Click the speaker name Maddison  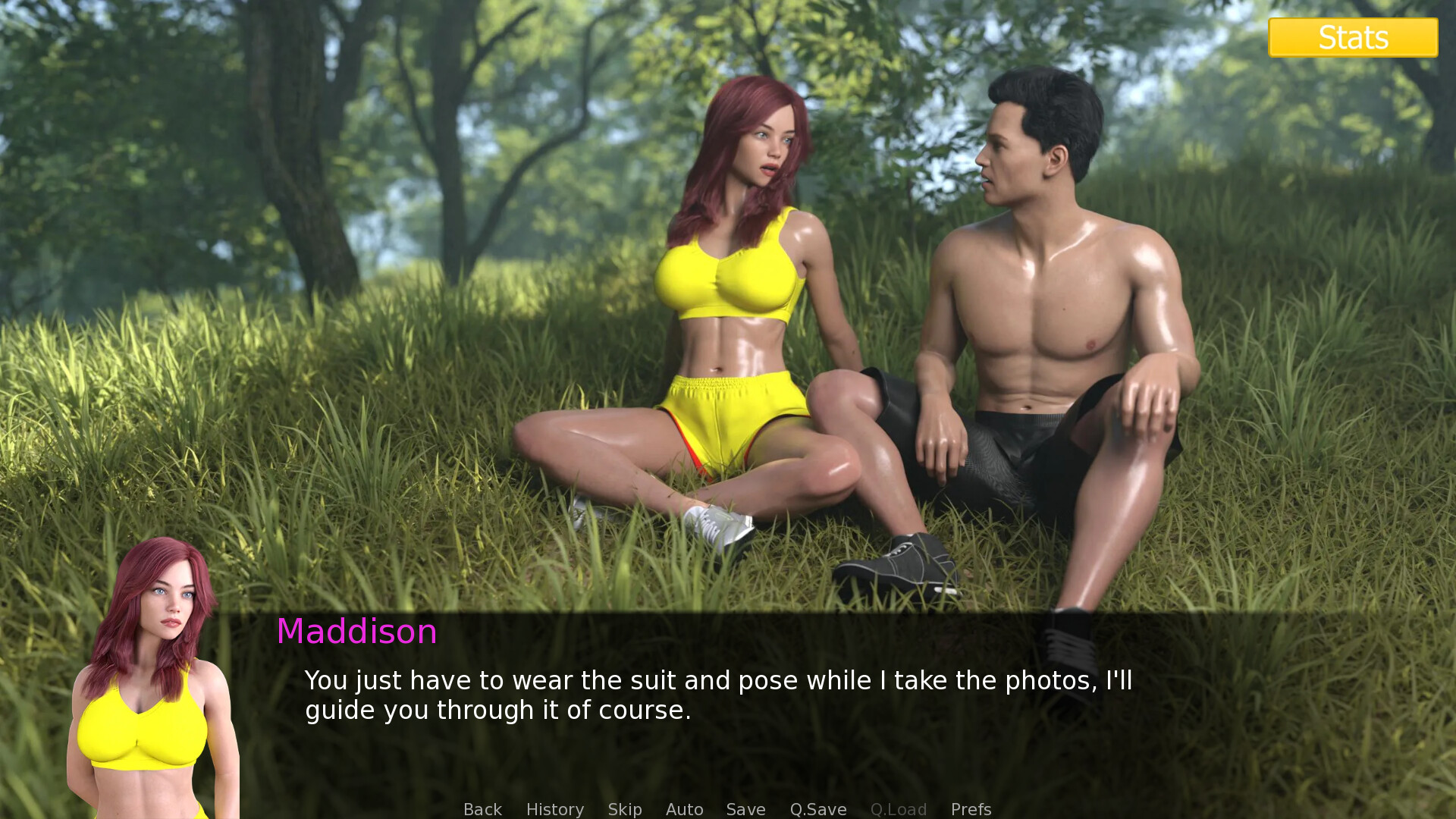click(356, 632)
